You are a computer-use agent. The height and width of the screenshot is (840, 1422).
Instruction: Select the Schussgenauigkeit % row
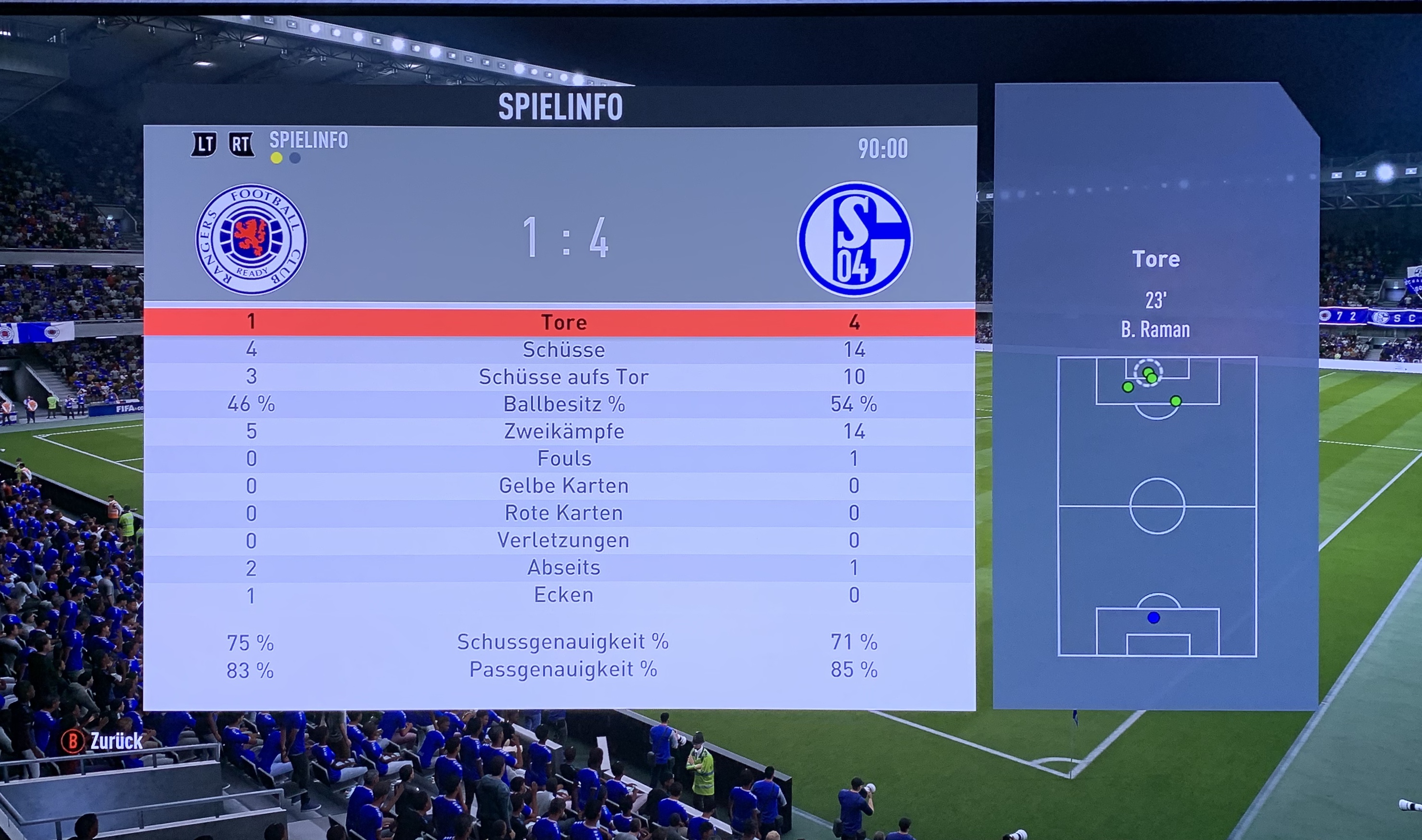coord(563,642)
